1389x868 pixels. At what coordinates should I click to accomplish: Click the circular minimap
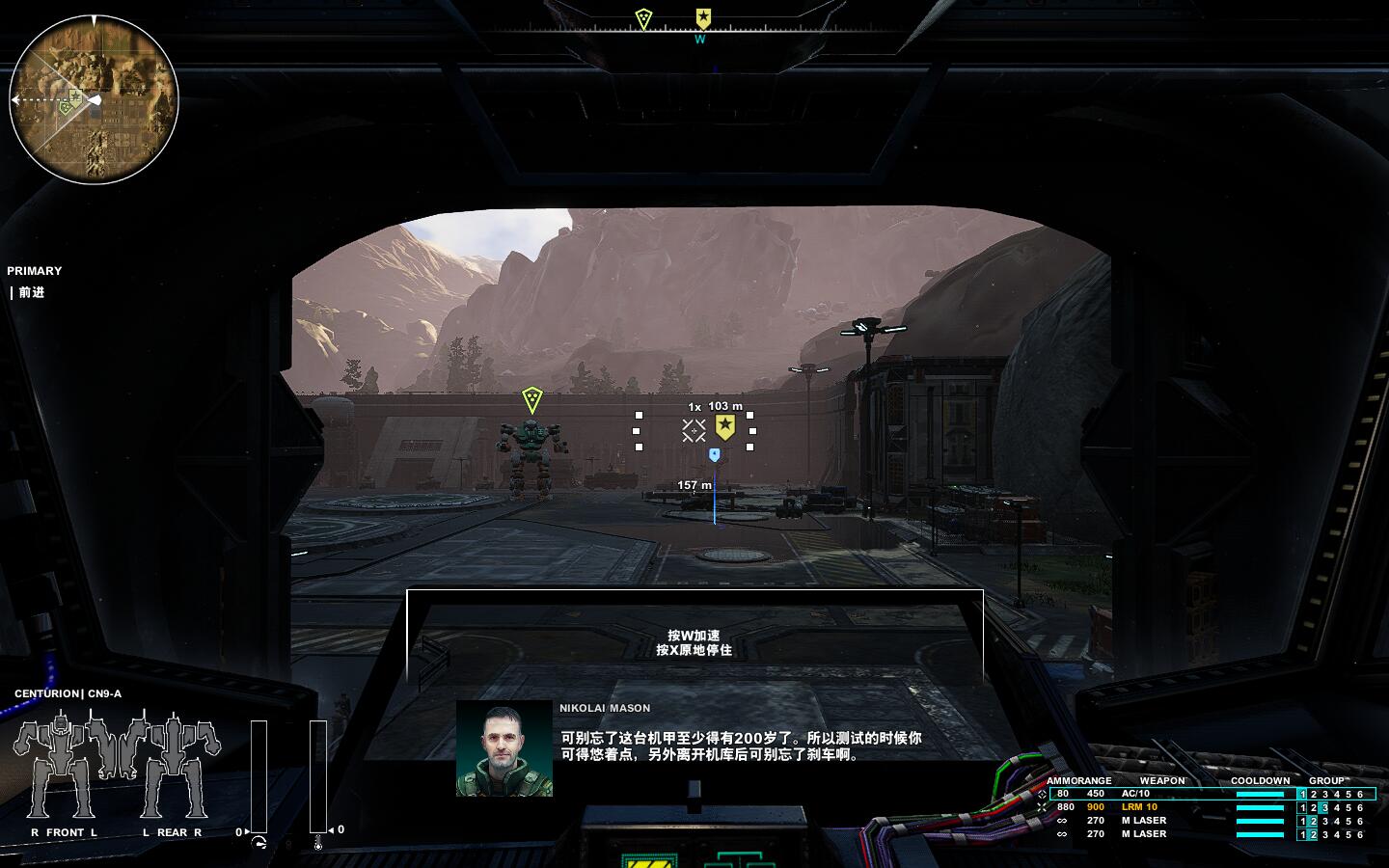tap(94, 99)
